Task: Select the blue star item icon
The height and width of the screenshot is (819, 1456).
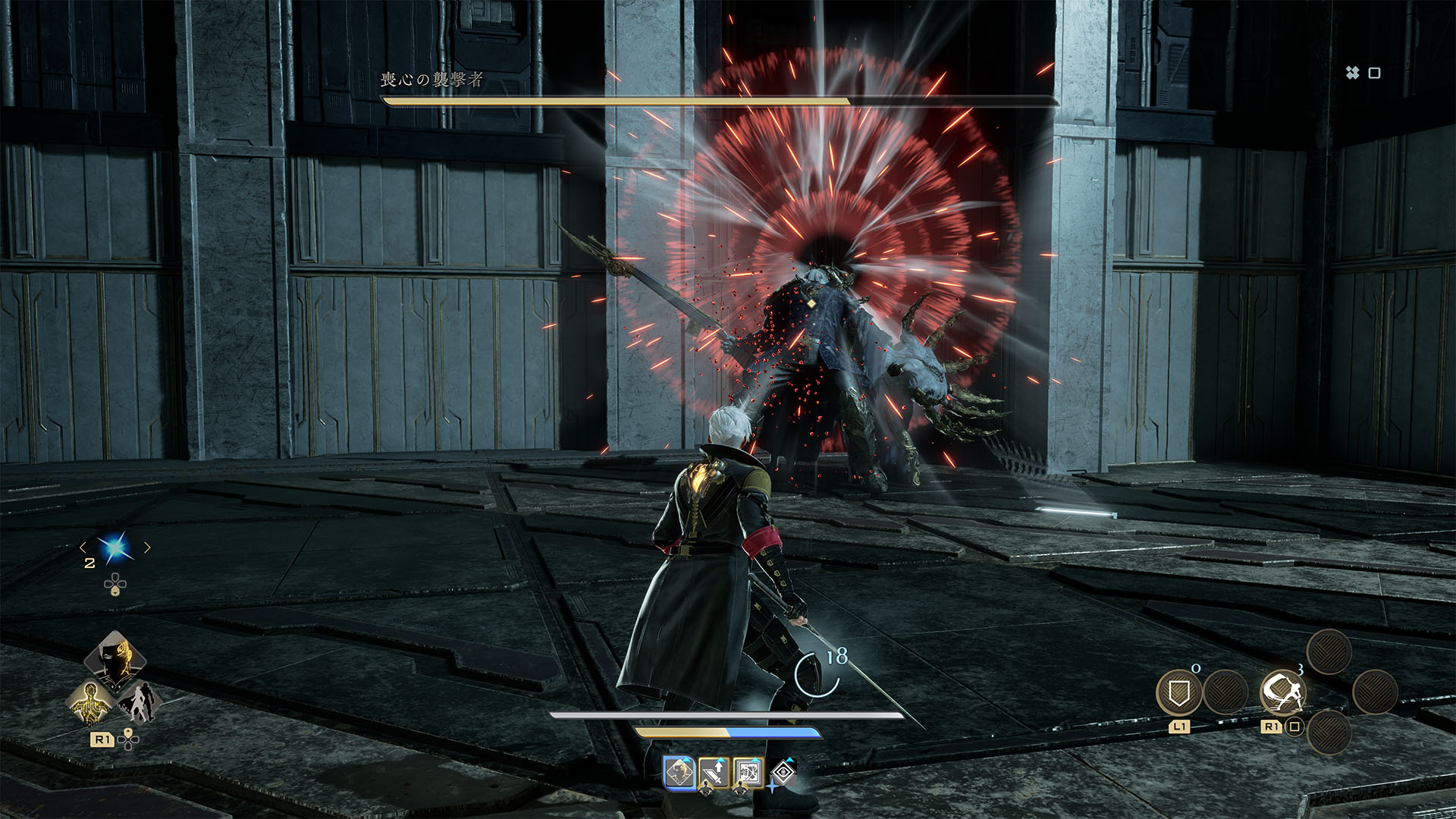Action: coord(115,548)
